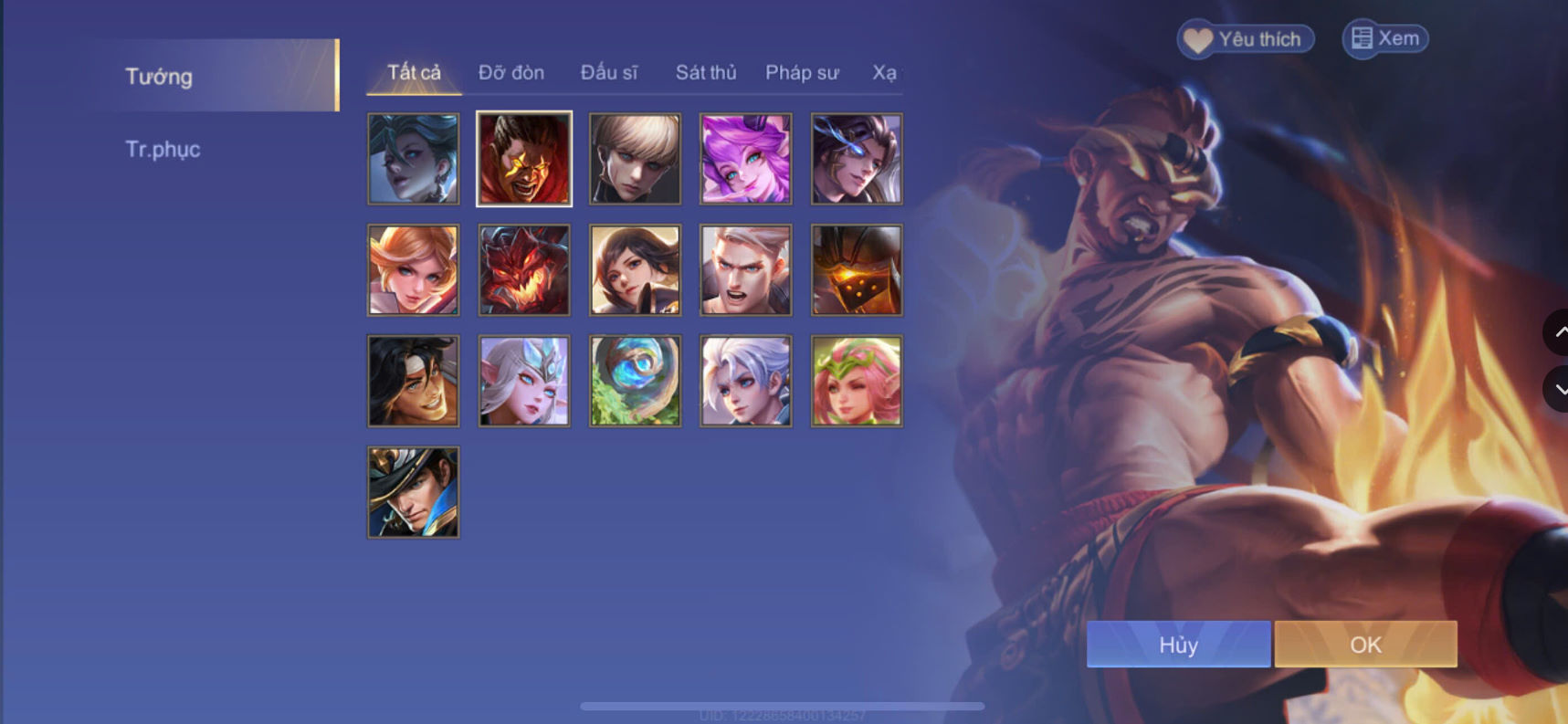The width and height of the screenshot is (1568, 724).
Task: Open the Tr.phục sidebar section
Action: tap(163, 149)
